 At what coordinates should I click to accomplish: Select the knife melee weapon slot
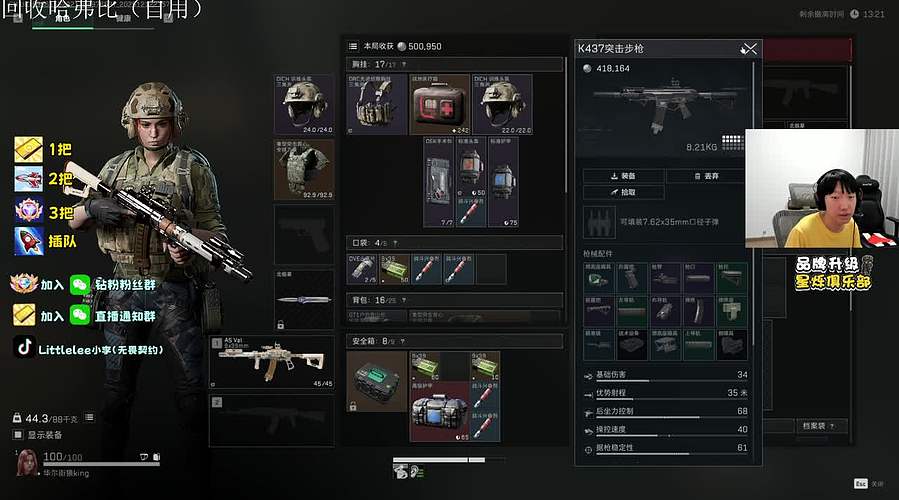coord(305,299)
